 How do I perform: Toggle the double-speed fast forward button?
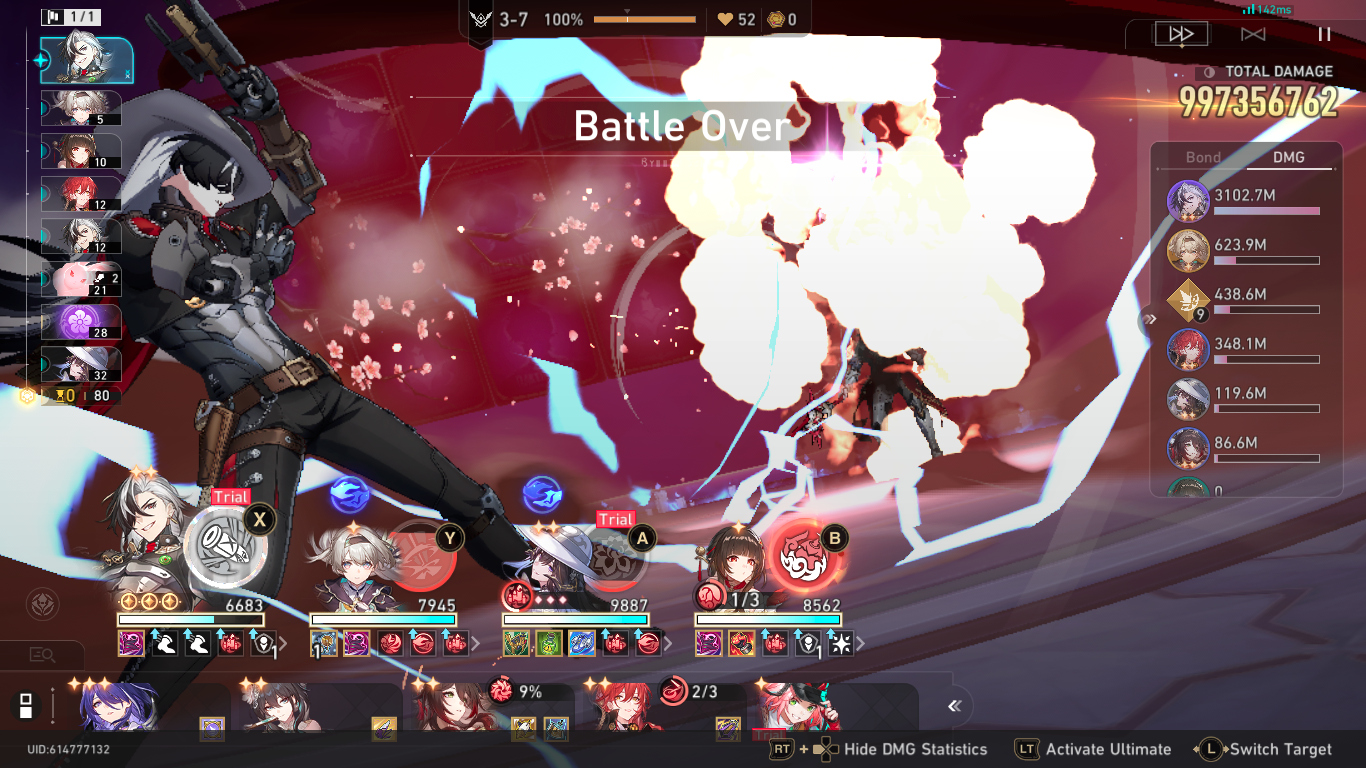tap(1181, 34)
